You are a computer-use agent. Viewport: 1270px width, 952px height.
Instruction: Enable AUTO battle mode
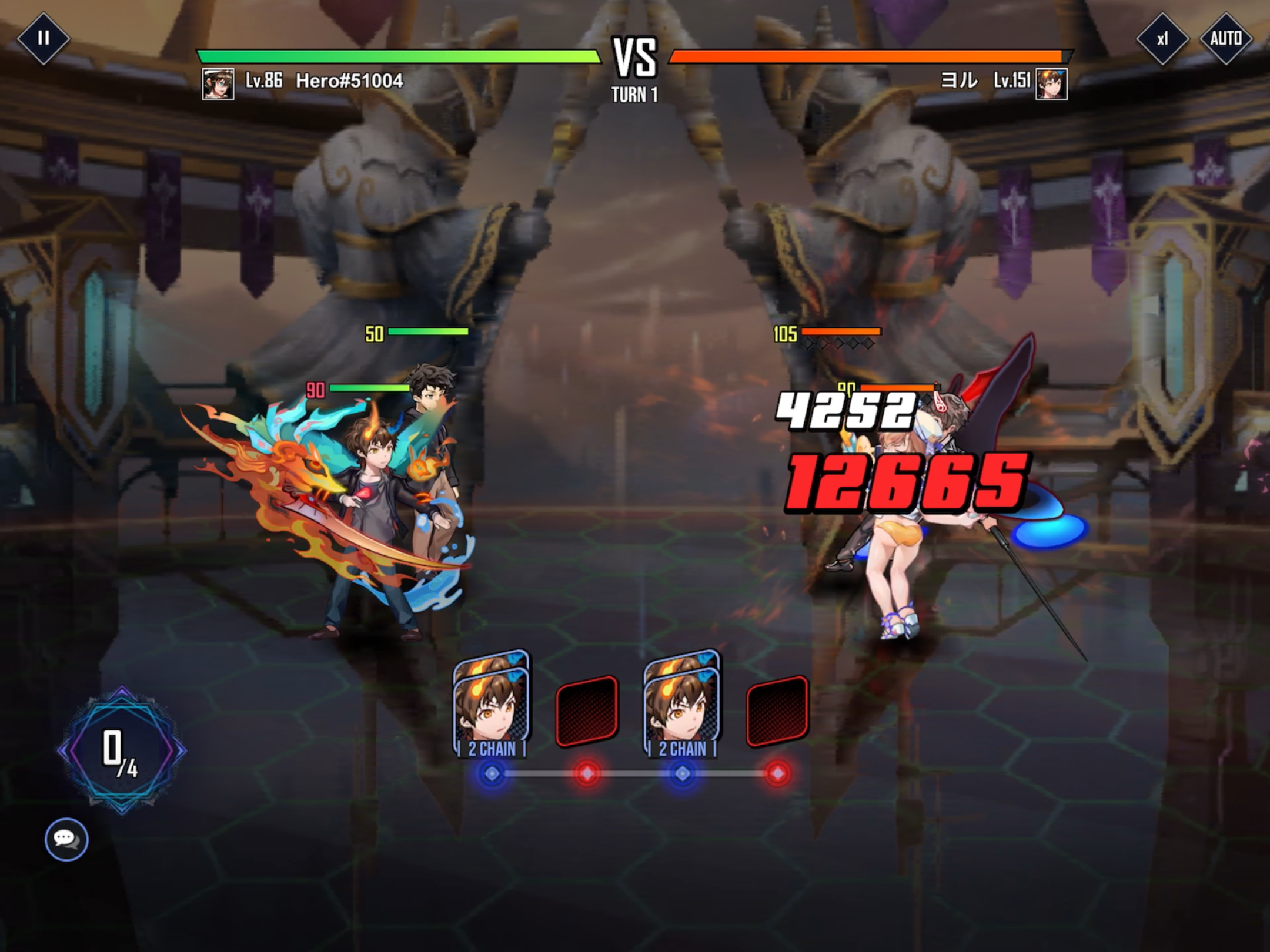pos(1225,39)
